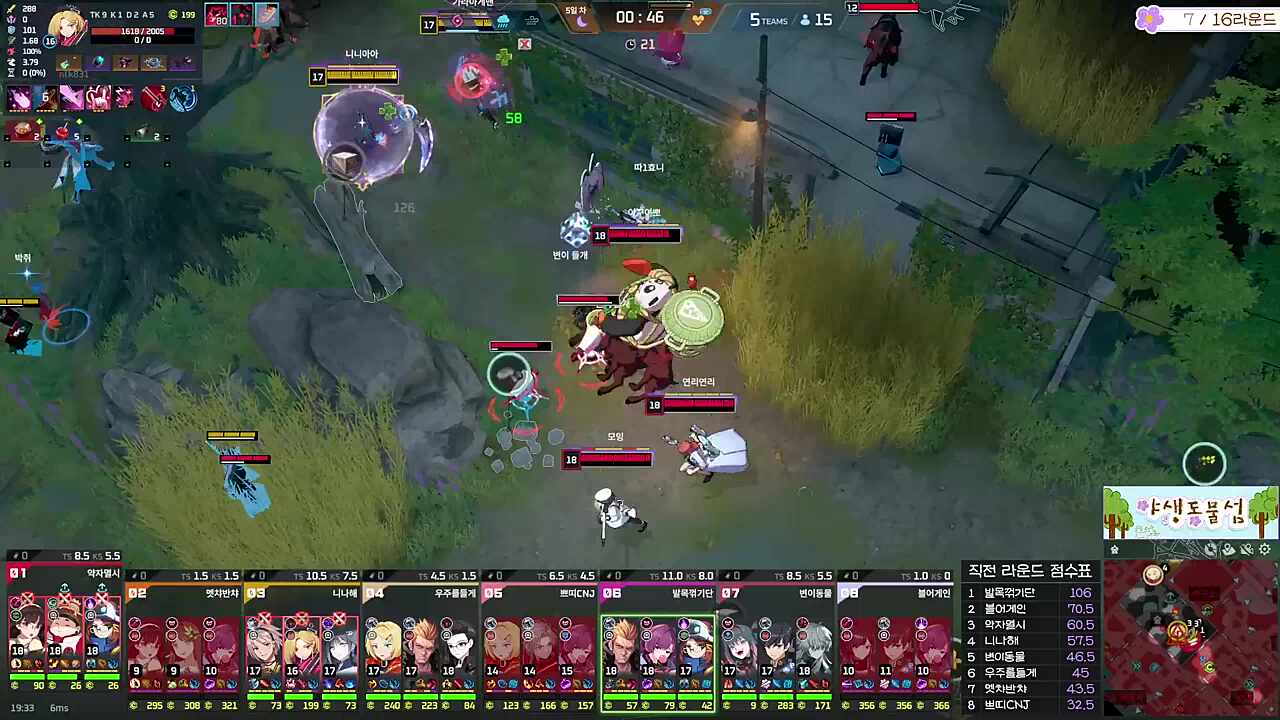
Task: Click the red health bar showing 1618/2005
Action: pyautogui.click(x=133, y=31)
